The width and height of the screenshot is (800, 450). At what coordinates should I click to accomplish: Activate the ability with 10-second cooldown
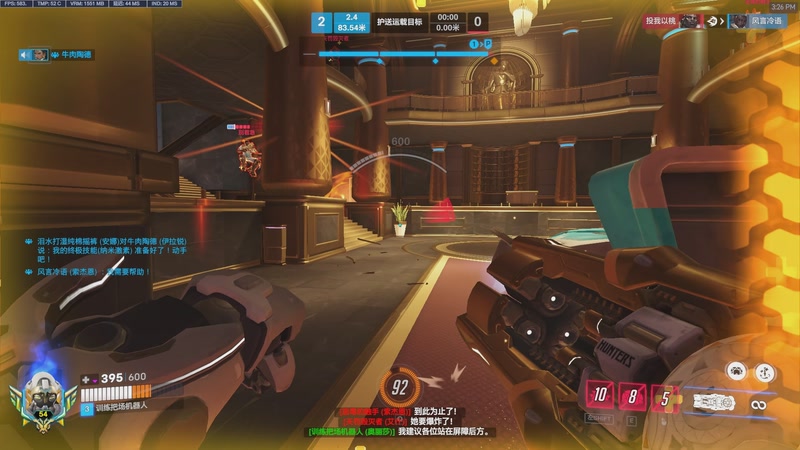[598, 395]
